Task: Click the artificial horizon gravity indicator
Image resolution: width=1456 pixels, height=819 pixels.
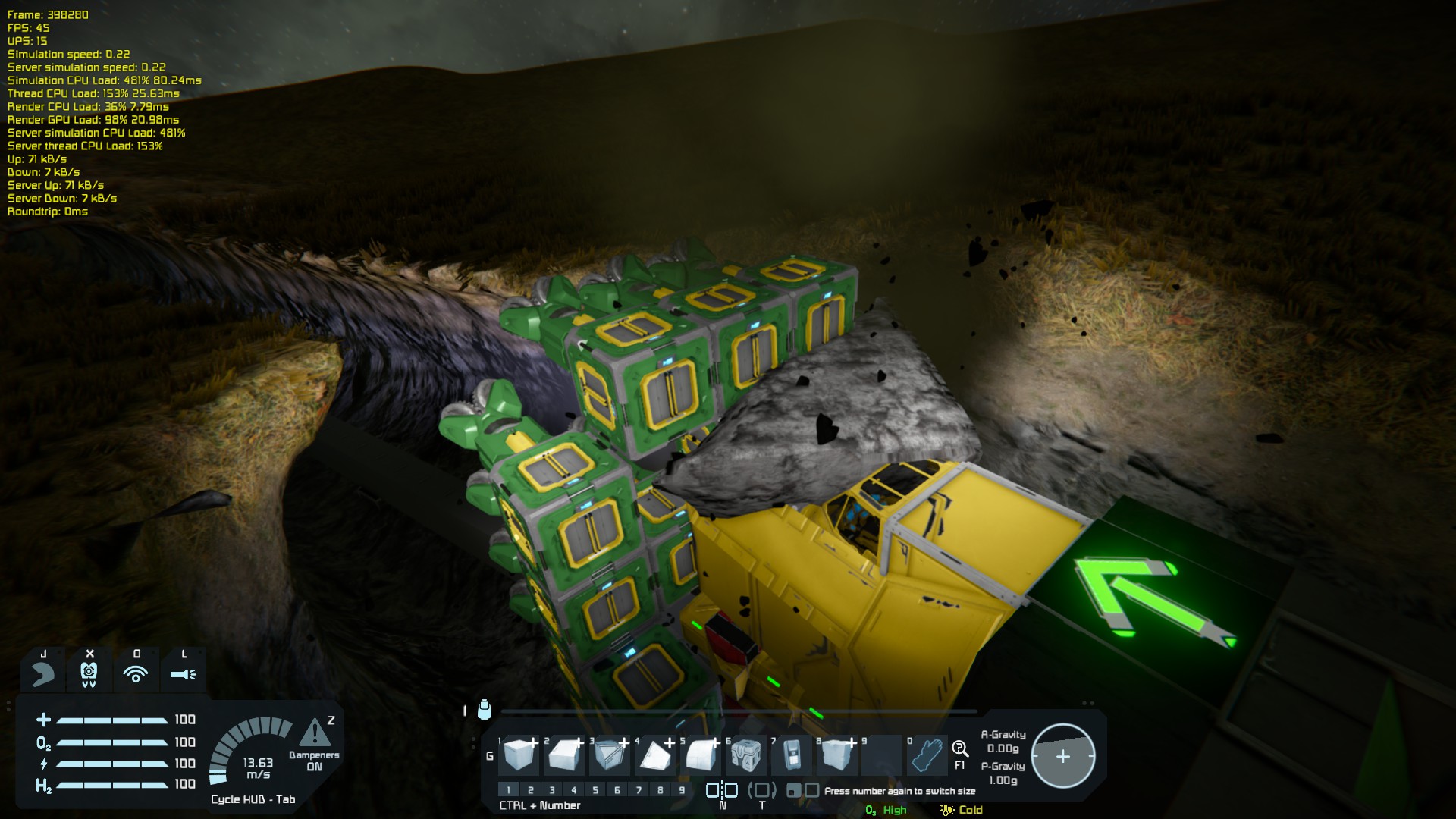Action: [x=1062, y=756]
